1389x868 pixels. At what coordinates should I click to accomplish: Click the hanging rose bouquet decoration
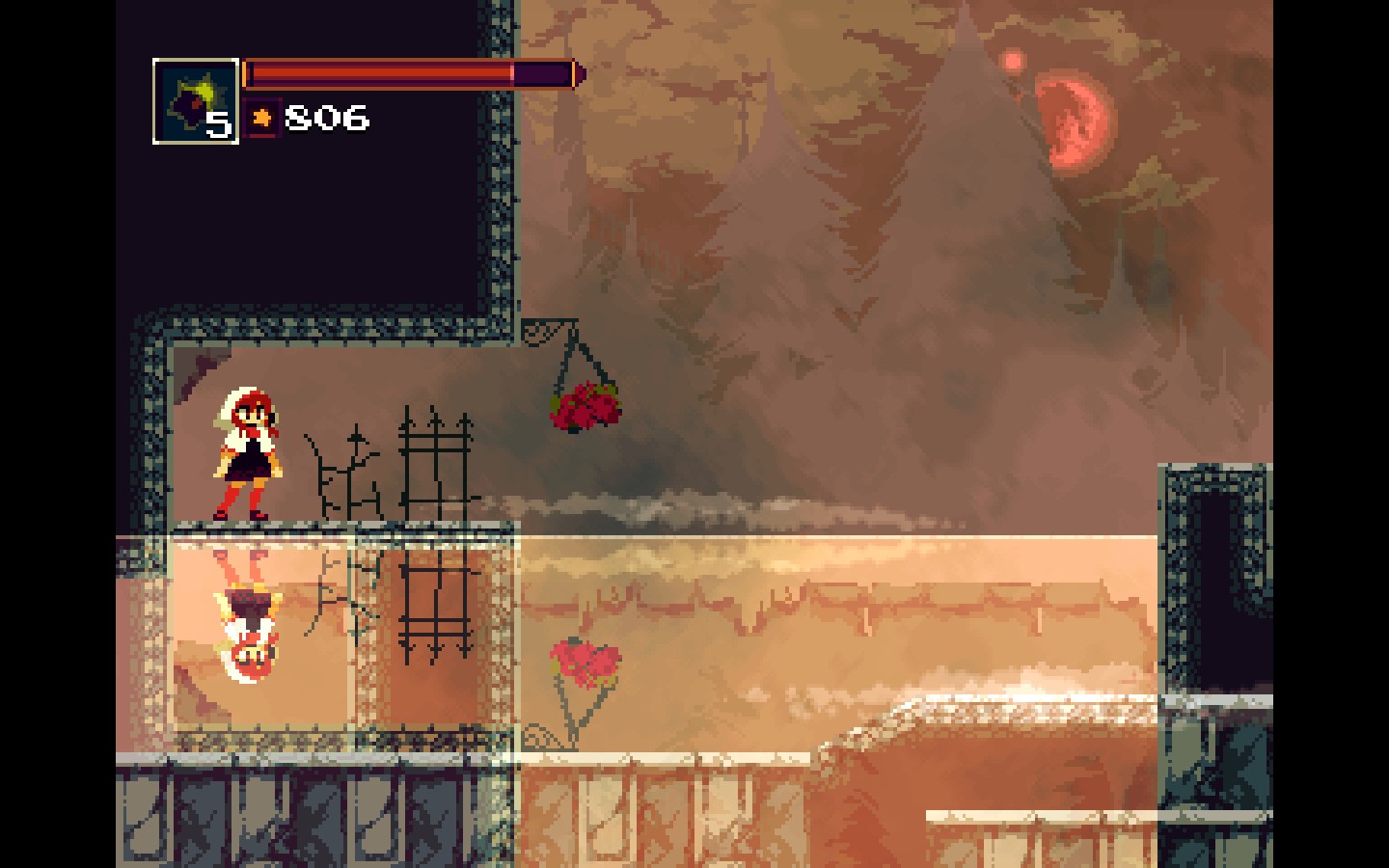(x=583, y=408)
